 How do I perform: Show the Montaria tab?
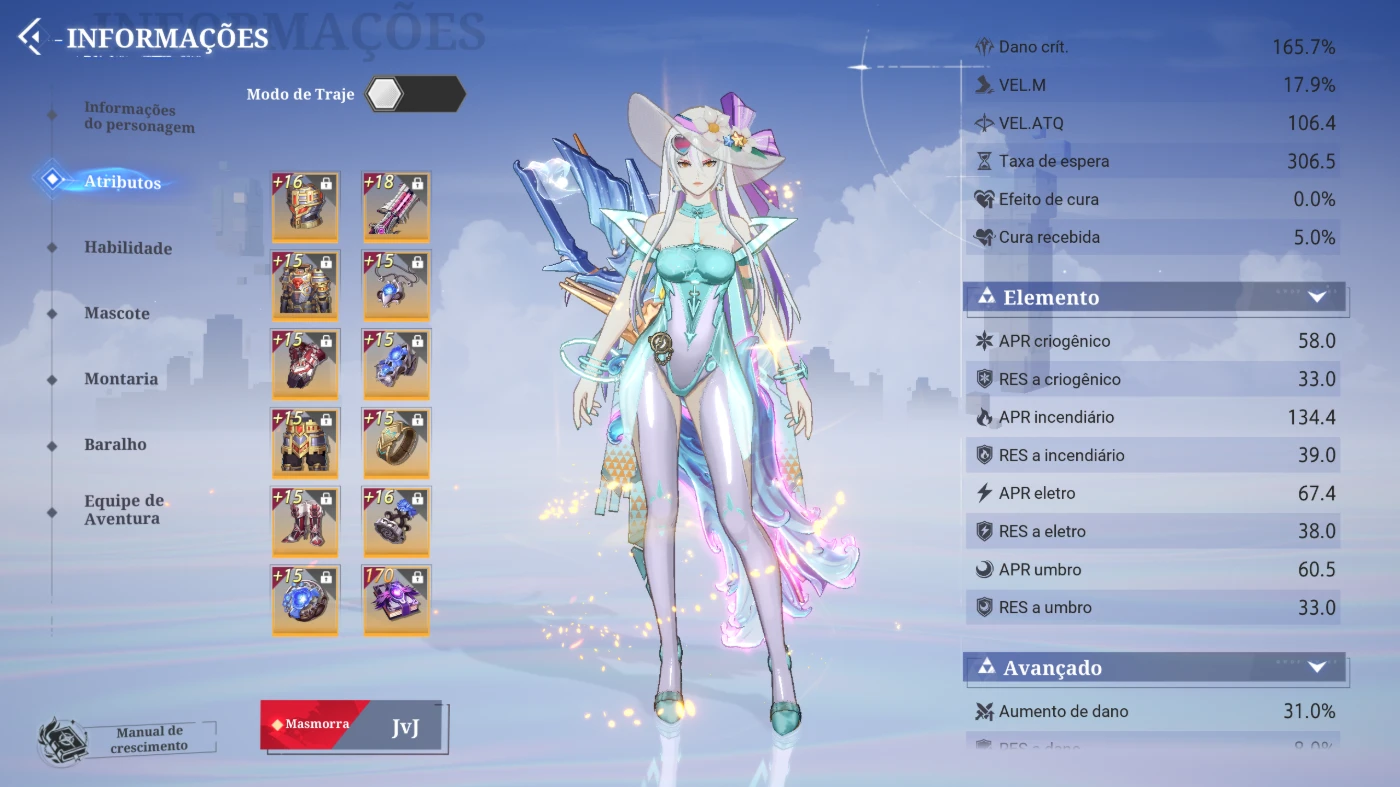(120, 379)
